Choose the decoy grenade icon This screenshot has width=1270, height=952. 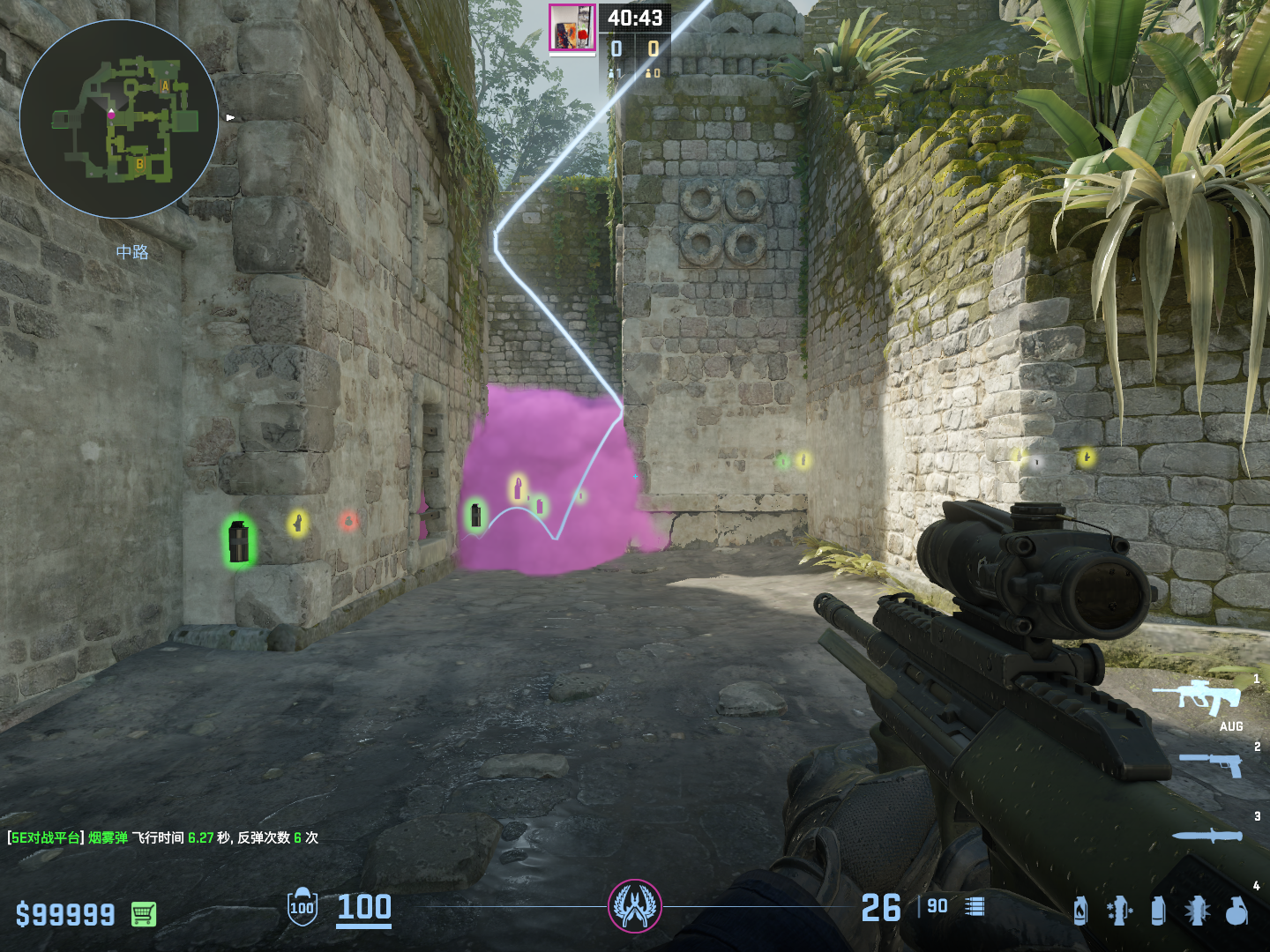coord(1119,910)
